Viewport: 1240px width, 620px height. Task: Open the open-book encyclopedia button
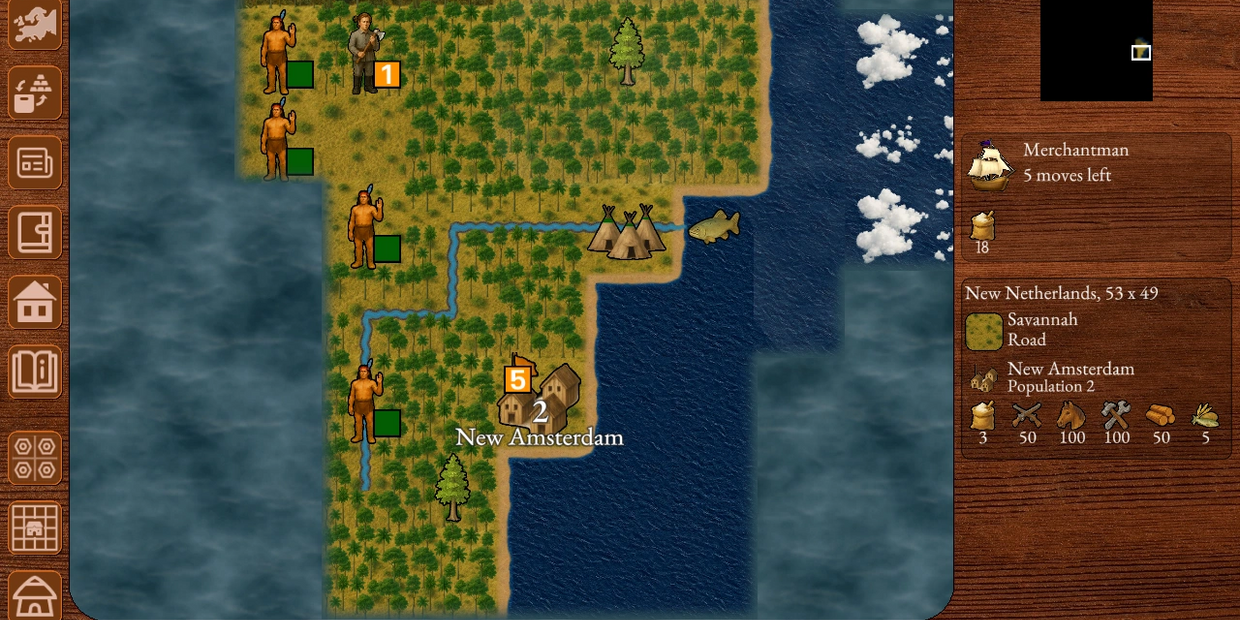35,372
